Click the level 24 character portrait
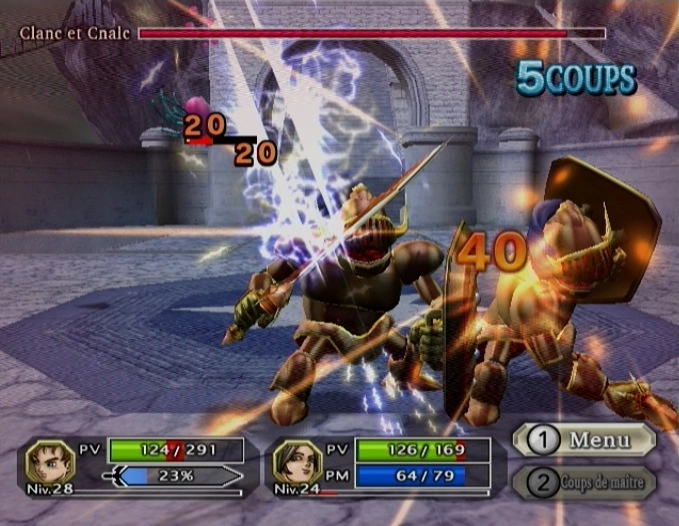The height and width of the screenshot is (526, 679). click(x=296, y=461)
